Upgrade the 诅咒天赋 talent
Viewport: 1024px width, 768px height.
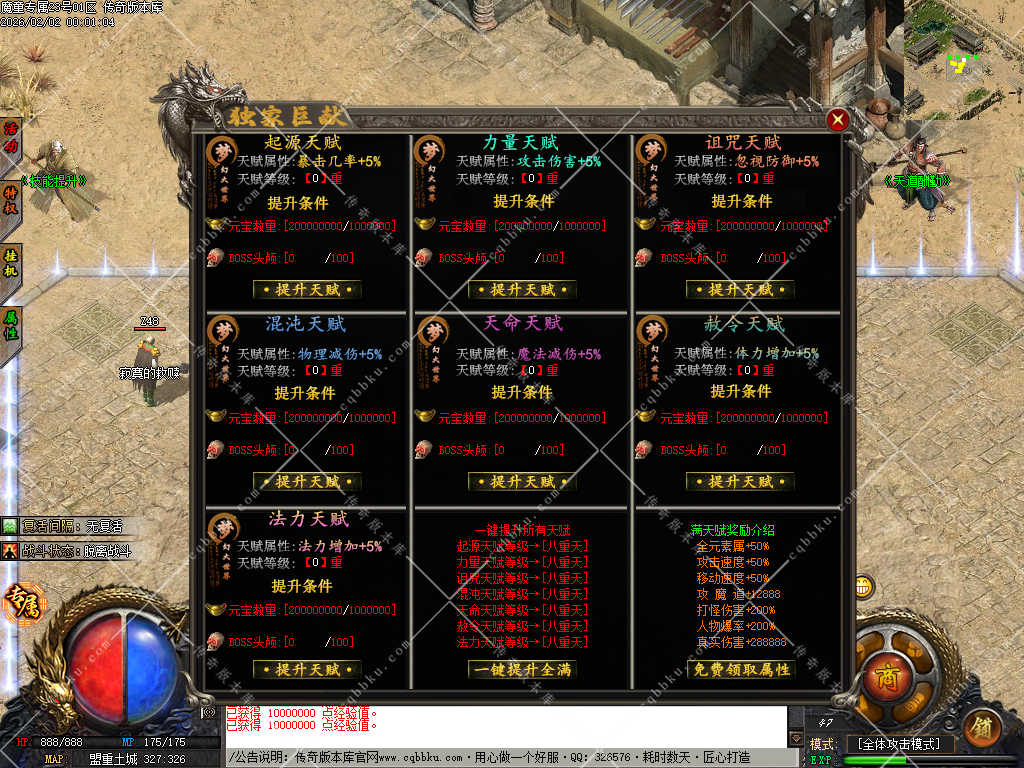point(740,290)
